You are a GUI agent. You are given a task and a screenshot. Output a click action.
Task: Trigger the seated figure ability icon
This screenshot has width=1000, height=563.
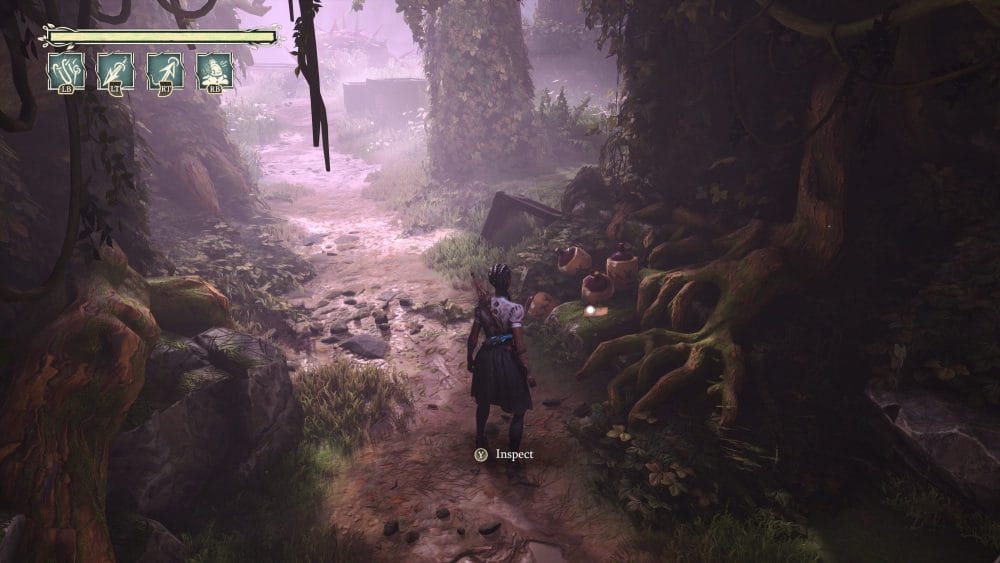(x=214, y=70)
